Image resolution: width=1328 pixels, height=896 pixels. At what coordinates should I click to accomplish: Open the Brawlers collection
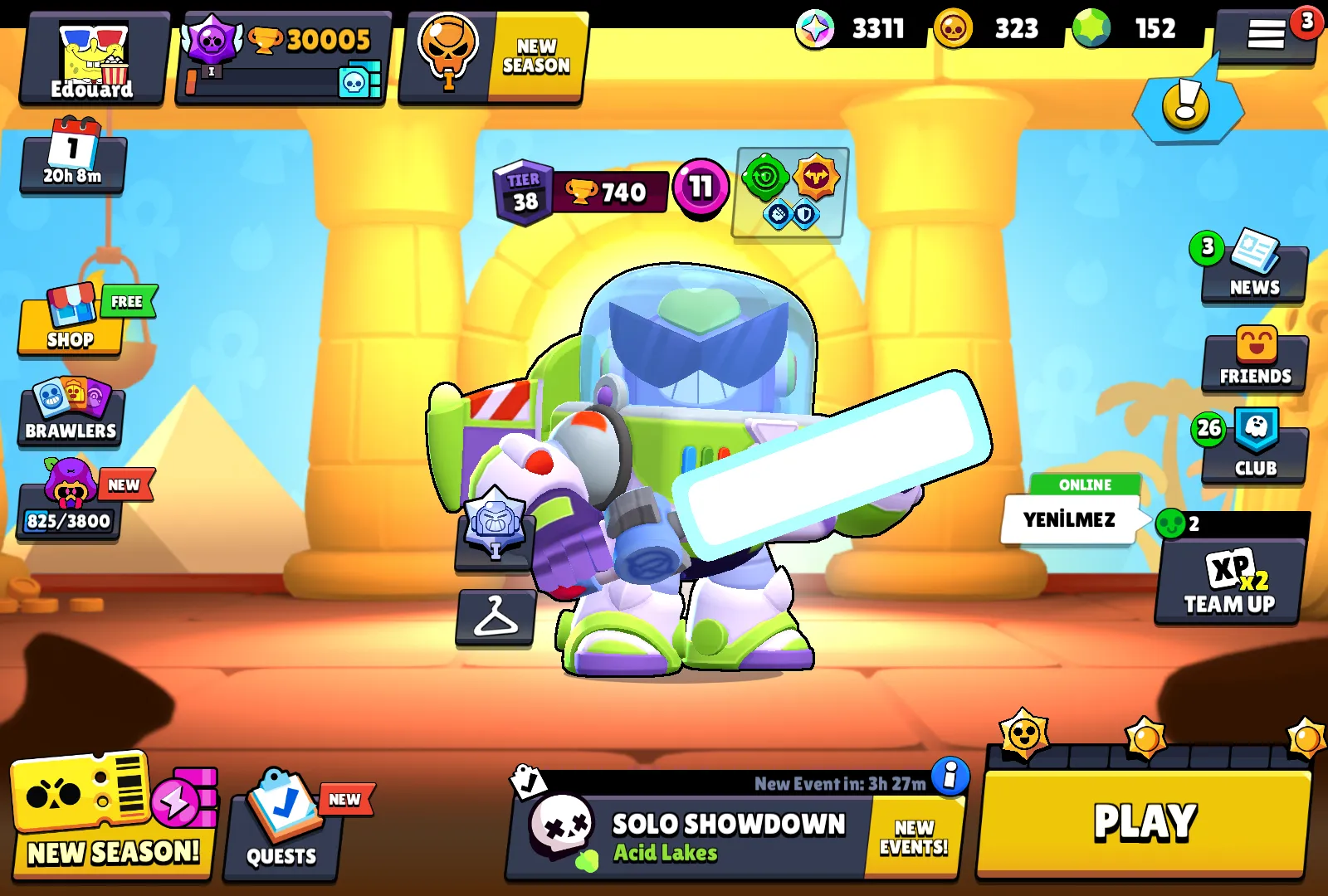click(71, 415)
